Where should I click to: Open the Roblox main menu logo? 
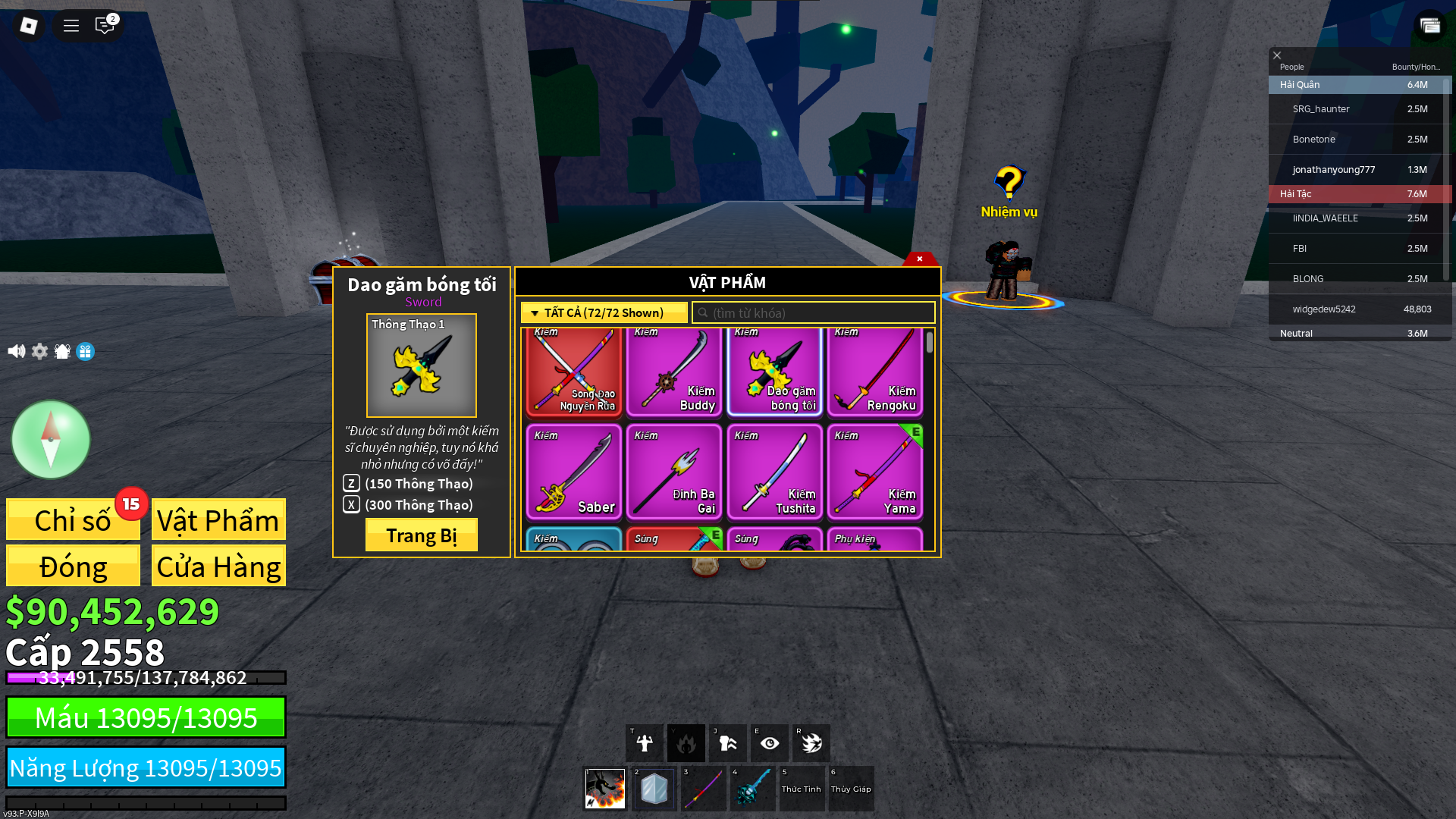tap(29, 26)
